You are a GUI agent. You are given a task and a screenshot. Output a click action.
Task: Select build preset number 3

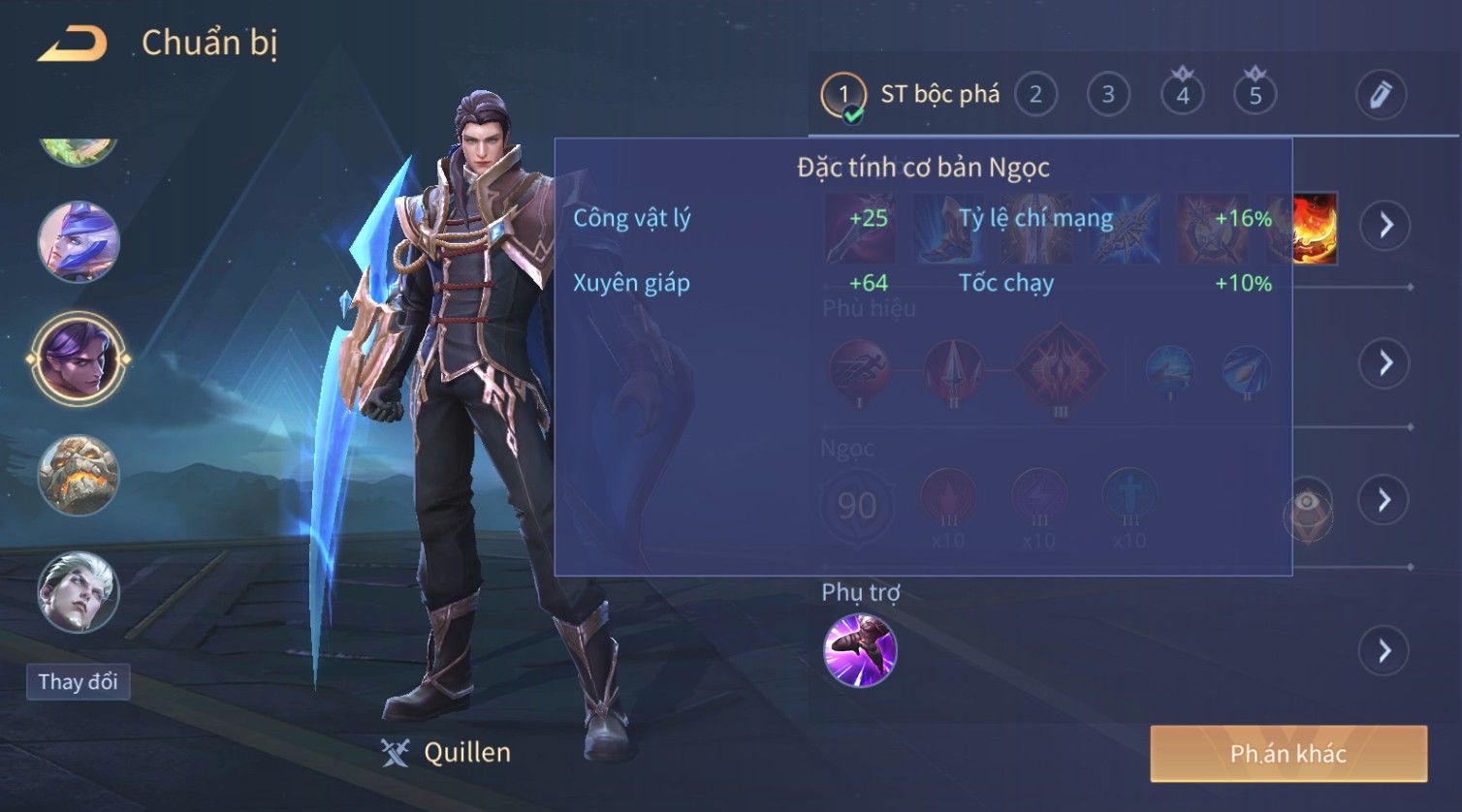click(1108, 95)
